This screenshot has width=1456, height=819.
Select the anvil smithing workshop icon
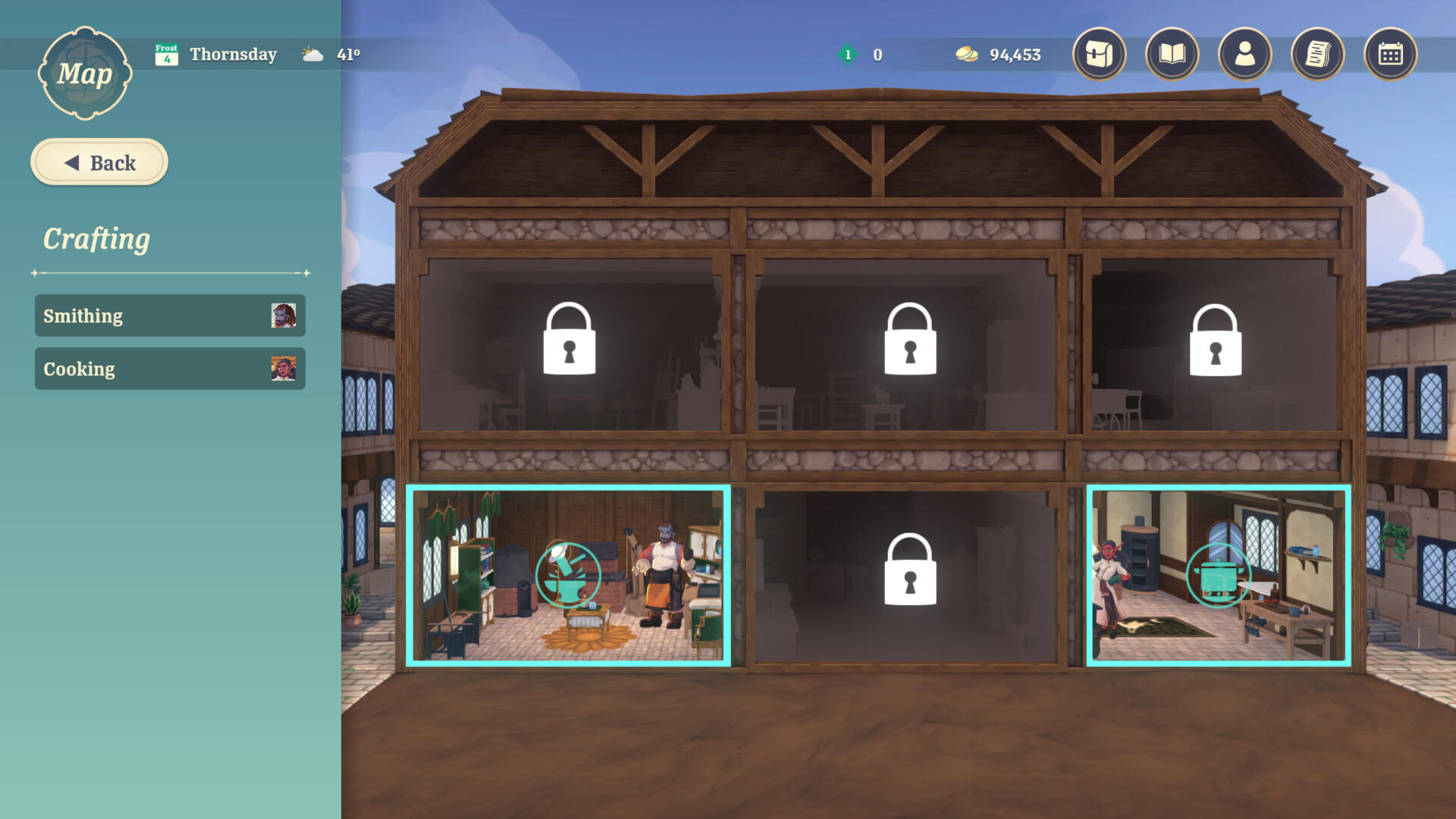[570, 574]
